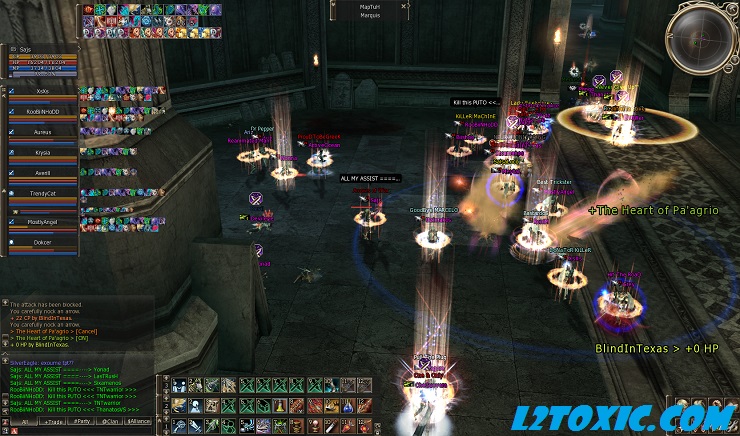Image resolution: width=740 pixels, height=436 pixels.
Task: Choose party member Aventil
Action: 42,173
